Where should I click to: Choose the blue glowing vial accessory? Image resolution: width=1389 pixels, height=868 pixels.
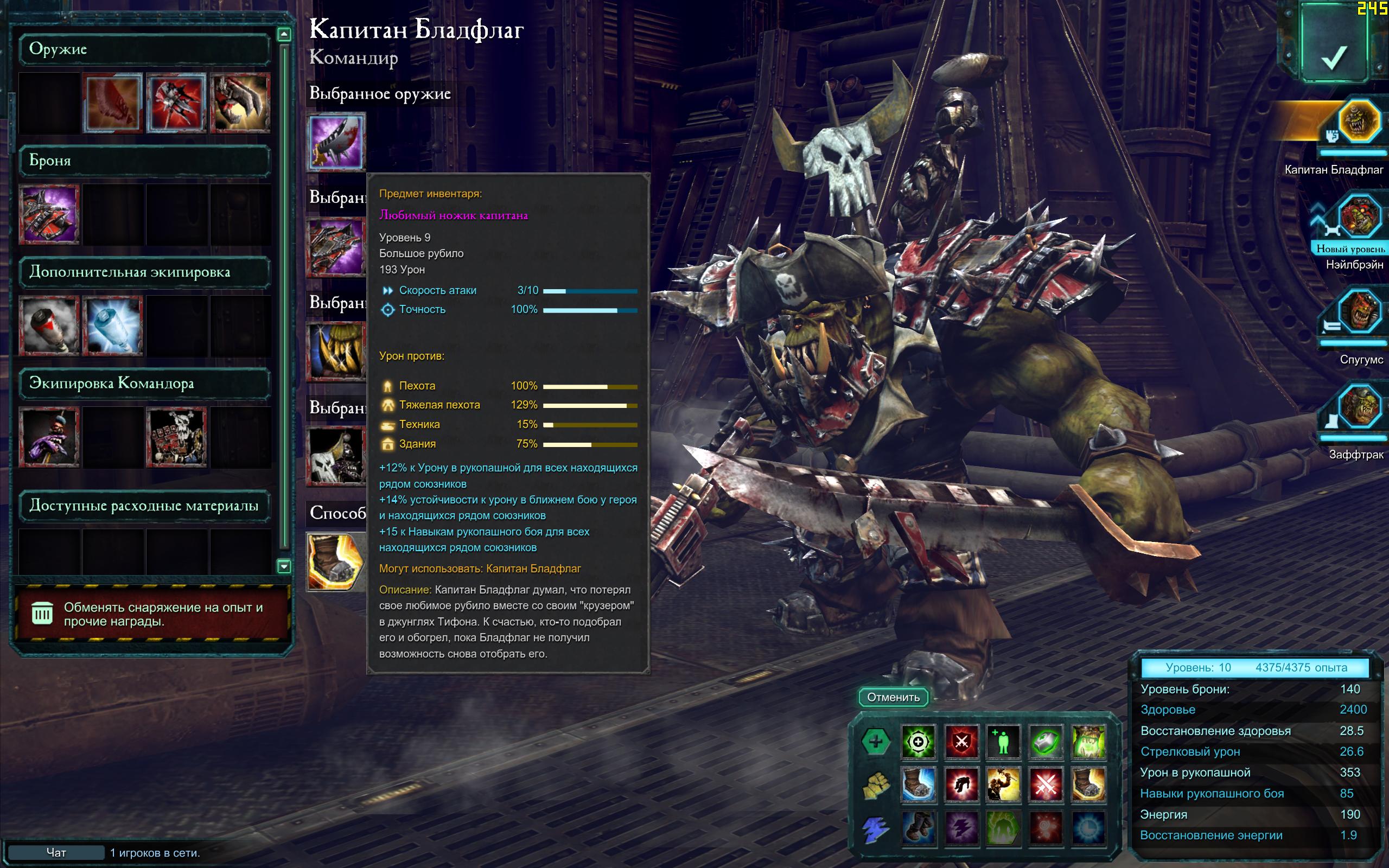coord(113,325)
